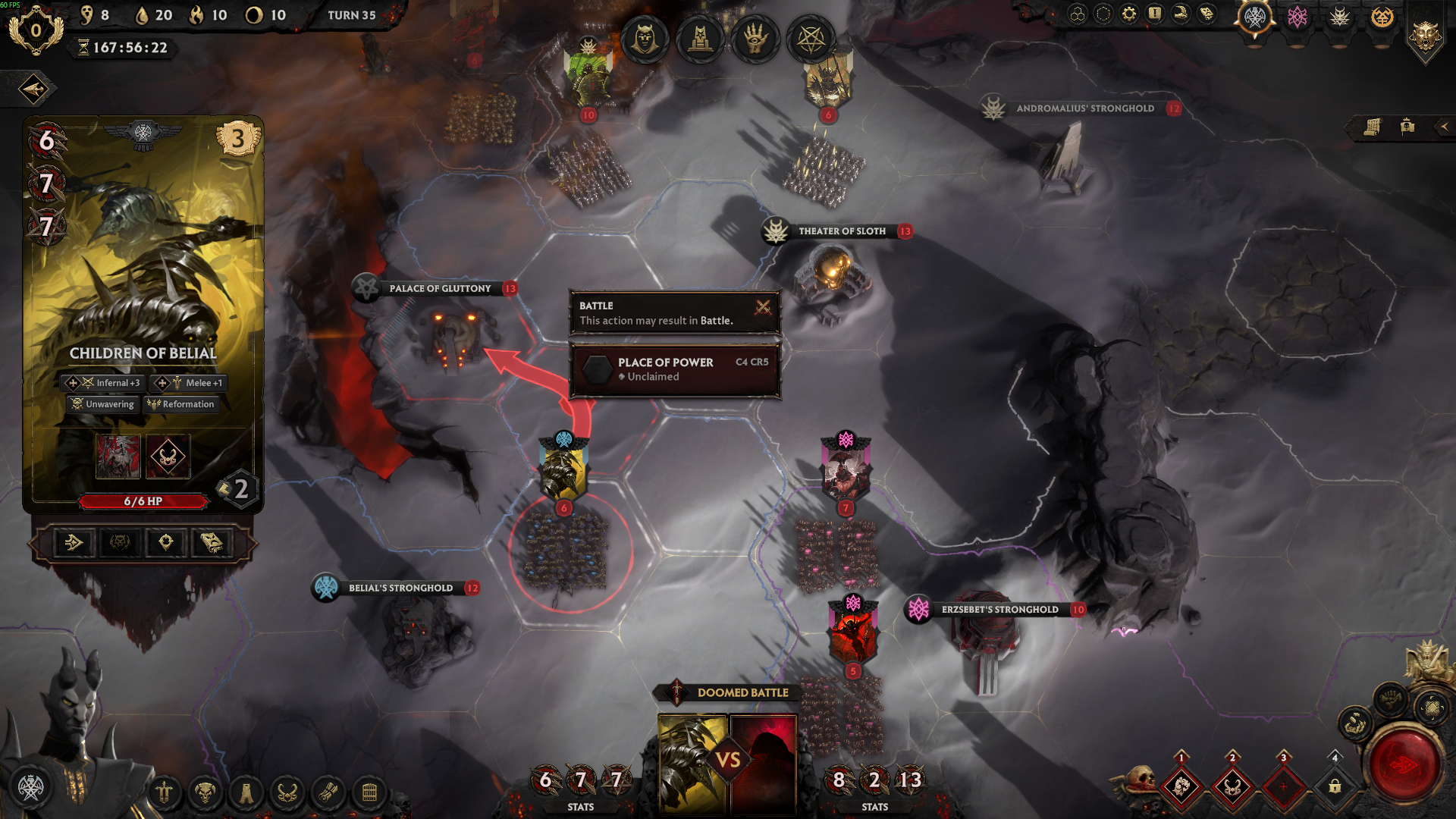This screenshot has width=1456, height=819.
Task: Select the pink sigil player emblem
Action: tap(1298, 17)
